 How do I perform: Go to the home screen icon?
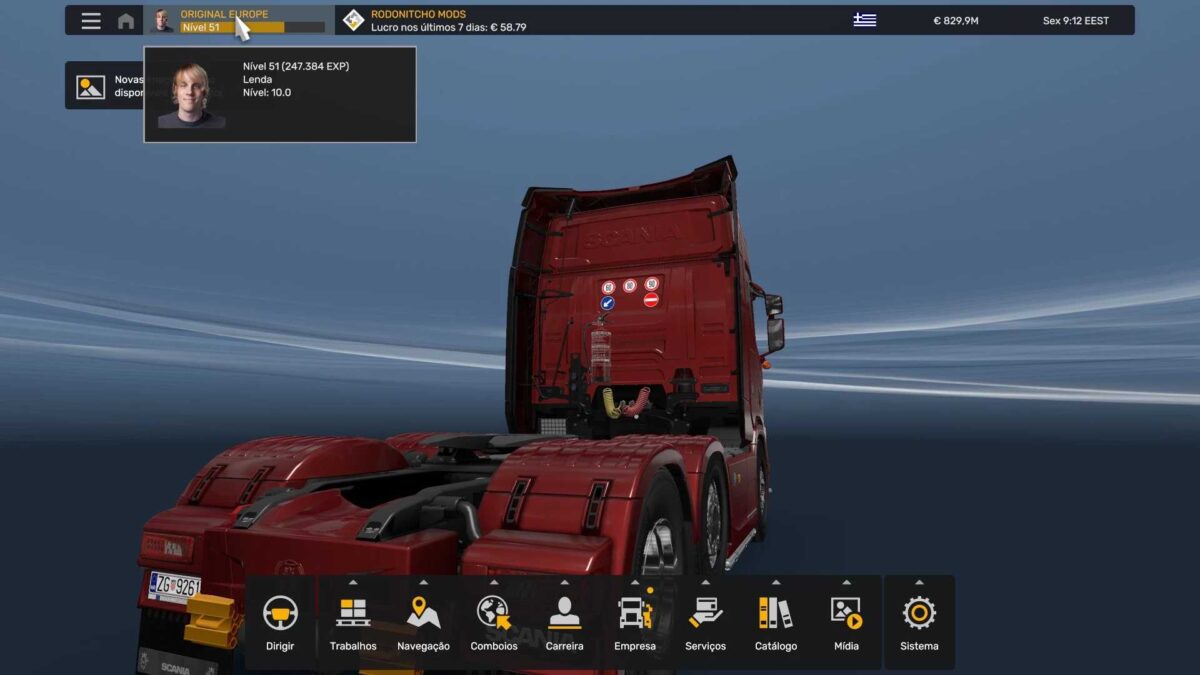(126, 21)
